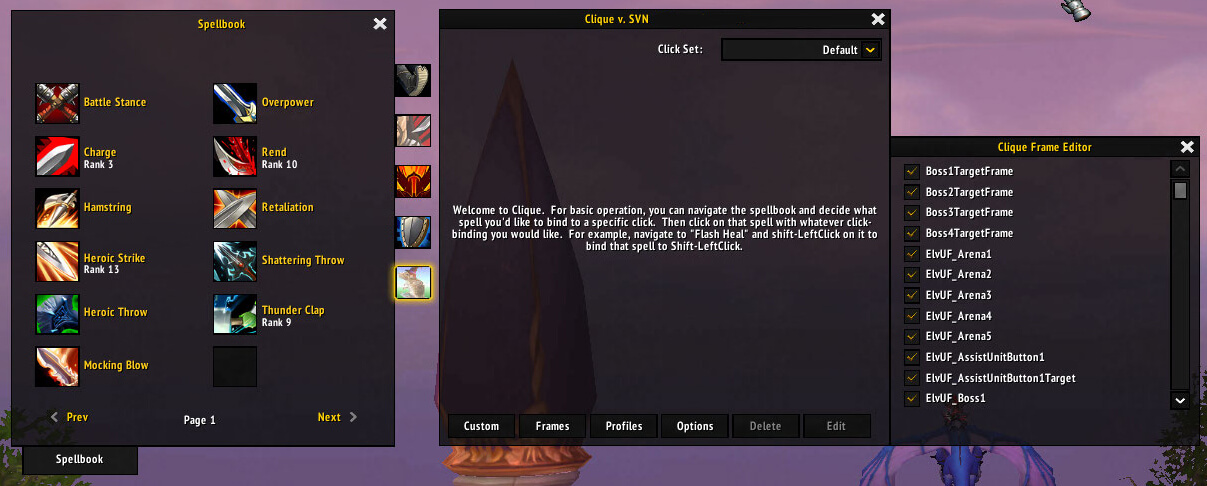Image resolution: width=1207 pixels, height=486 pixels.
Task: Click the Frames button in Clique
Action: (552, 426)
